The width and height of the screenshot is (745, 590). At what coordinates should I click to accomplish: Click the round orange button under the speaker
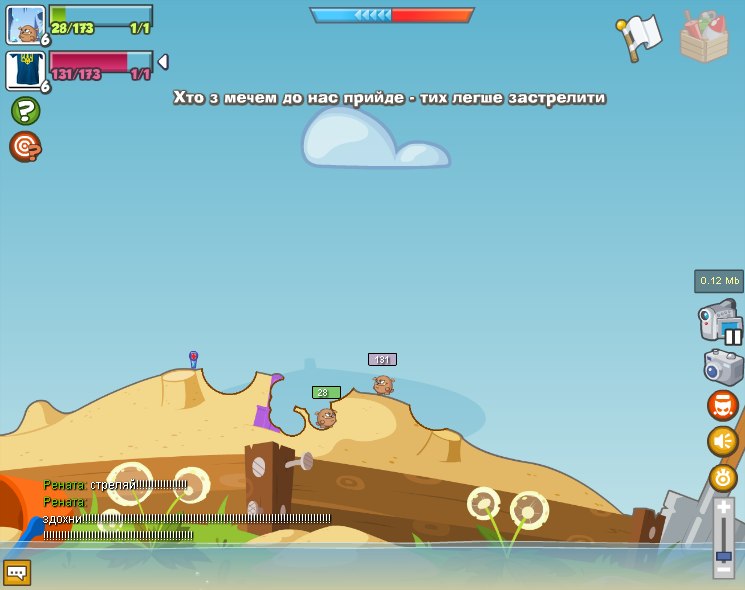pos(722,477)
